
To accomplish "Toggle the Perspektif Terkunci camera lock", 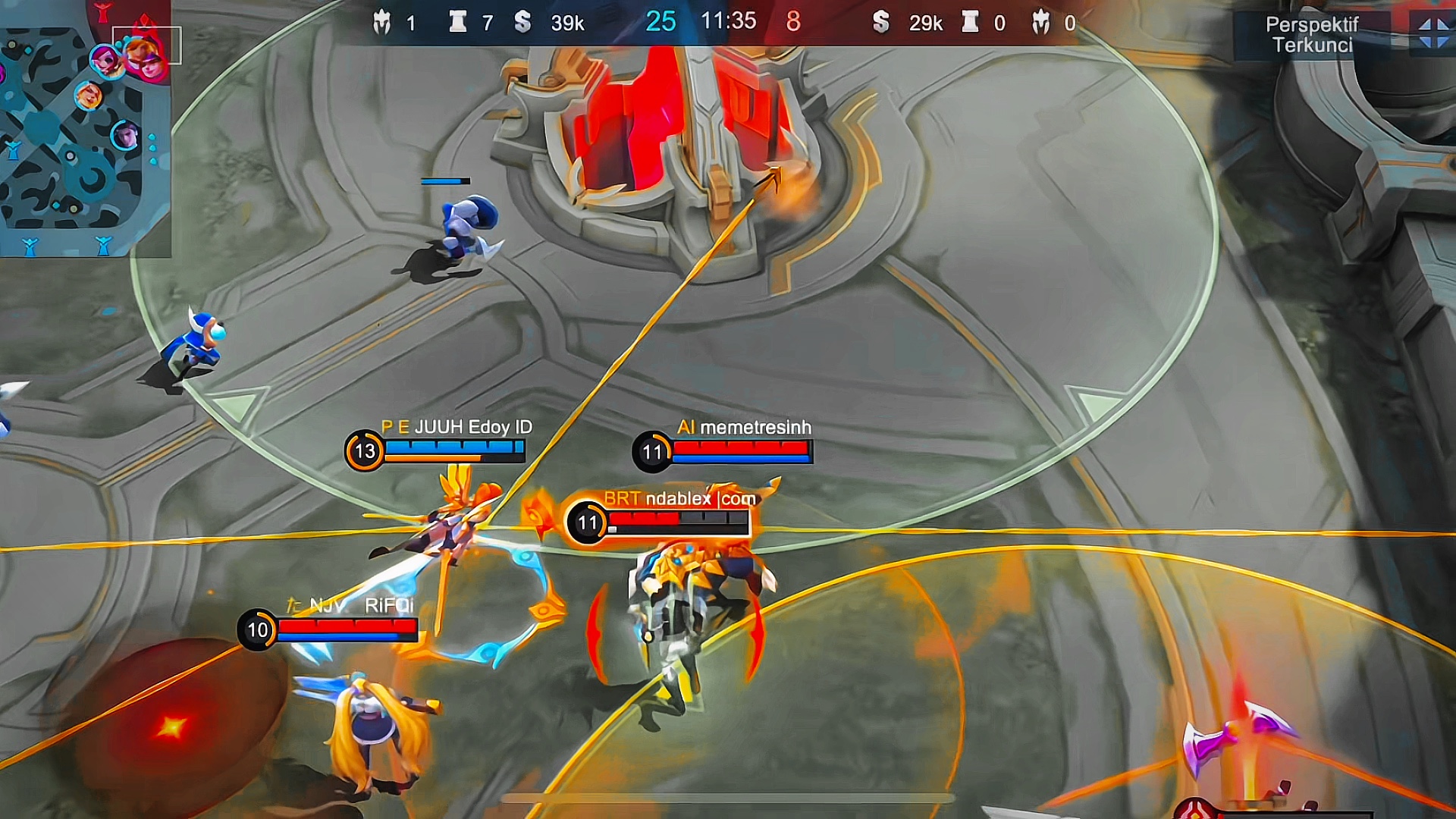I will tap(1312, 35).
